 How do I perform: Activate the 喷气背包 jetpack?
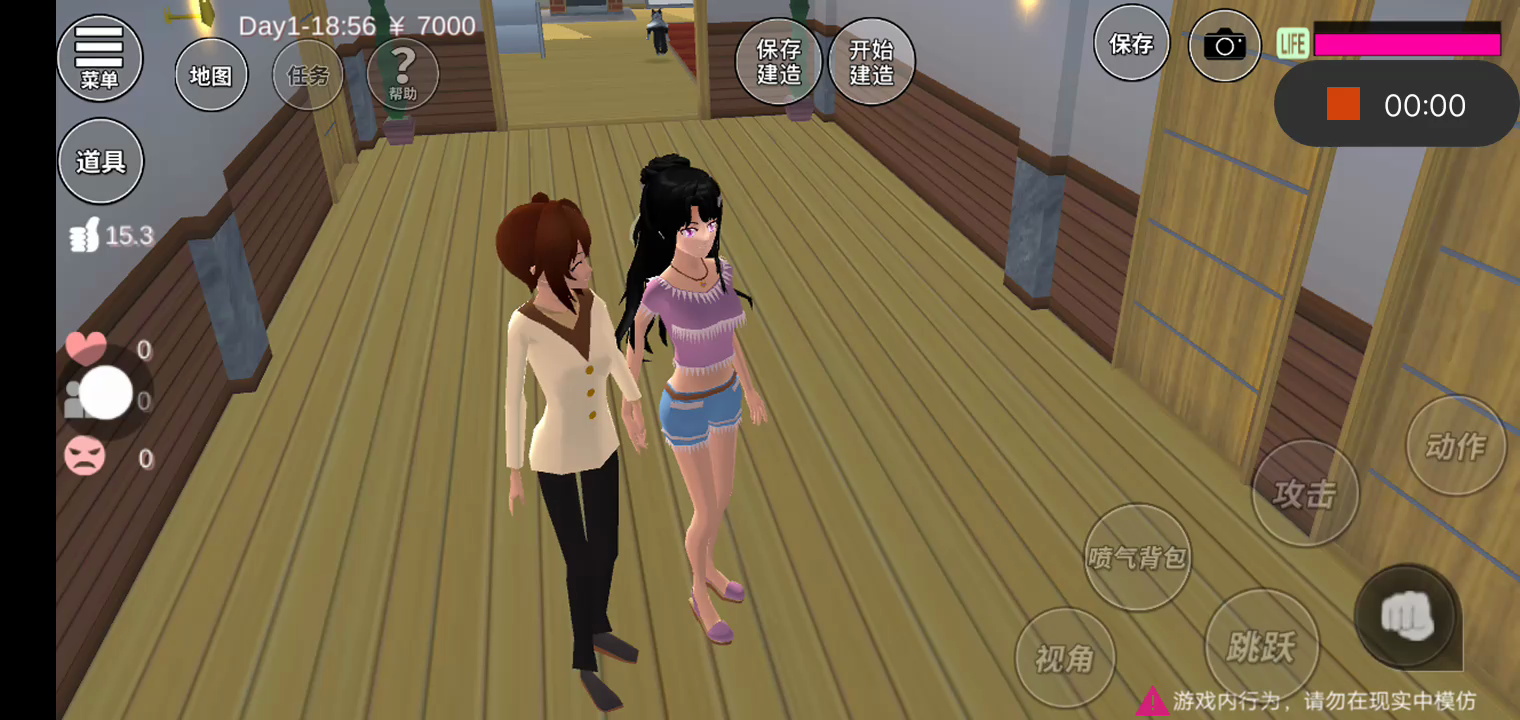coord(1137,557)
